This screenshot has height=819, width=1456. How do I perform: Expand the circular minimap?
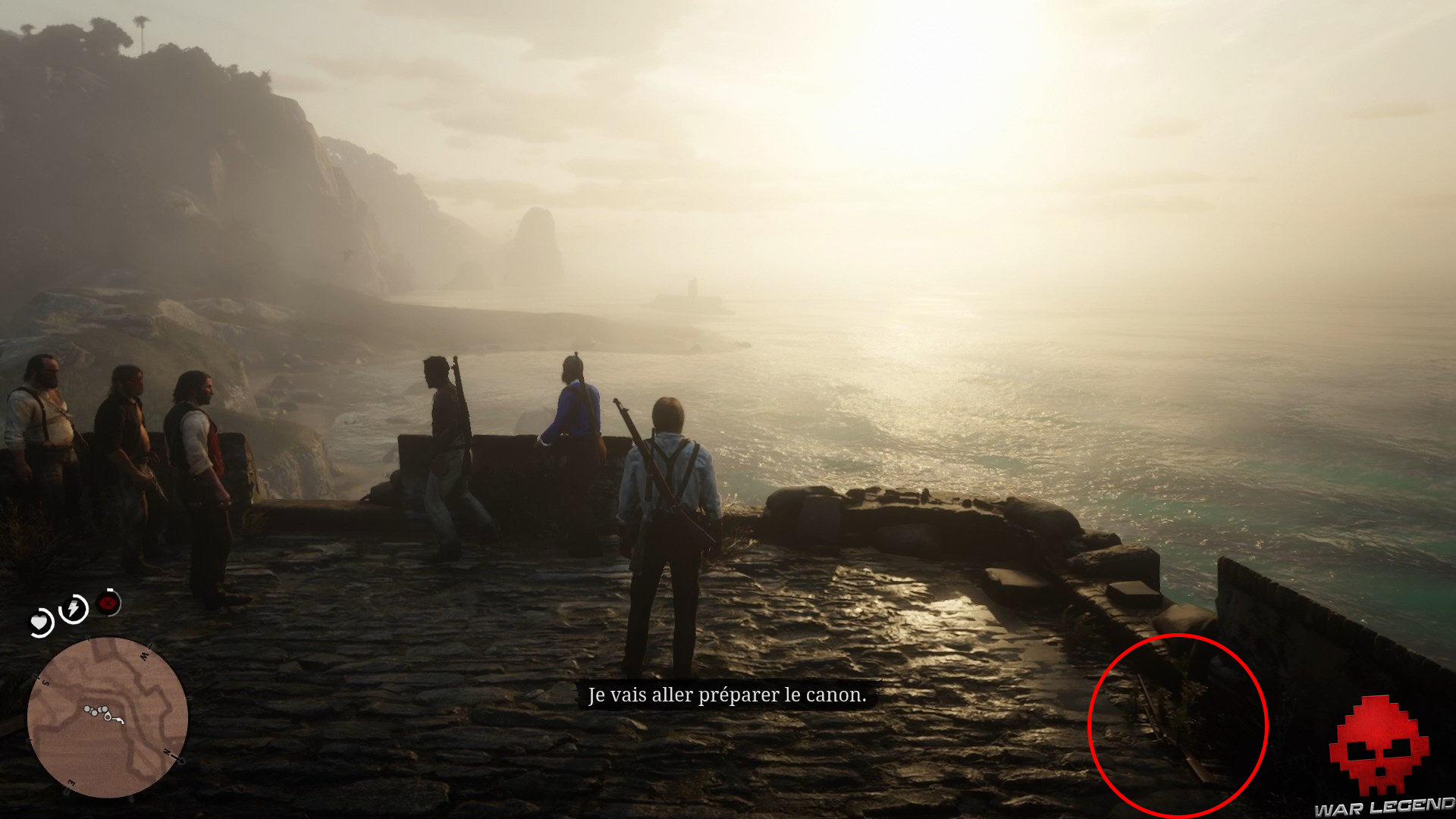110,720
